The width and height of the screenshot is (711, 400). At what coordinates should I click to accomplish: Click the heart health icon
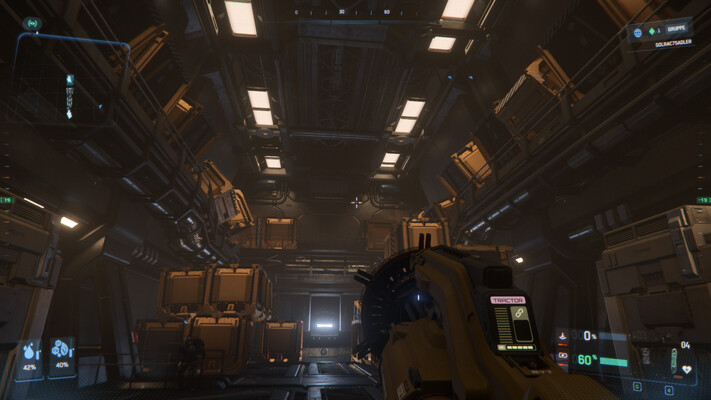tap(686, 369)
